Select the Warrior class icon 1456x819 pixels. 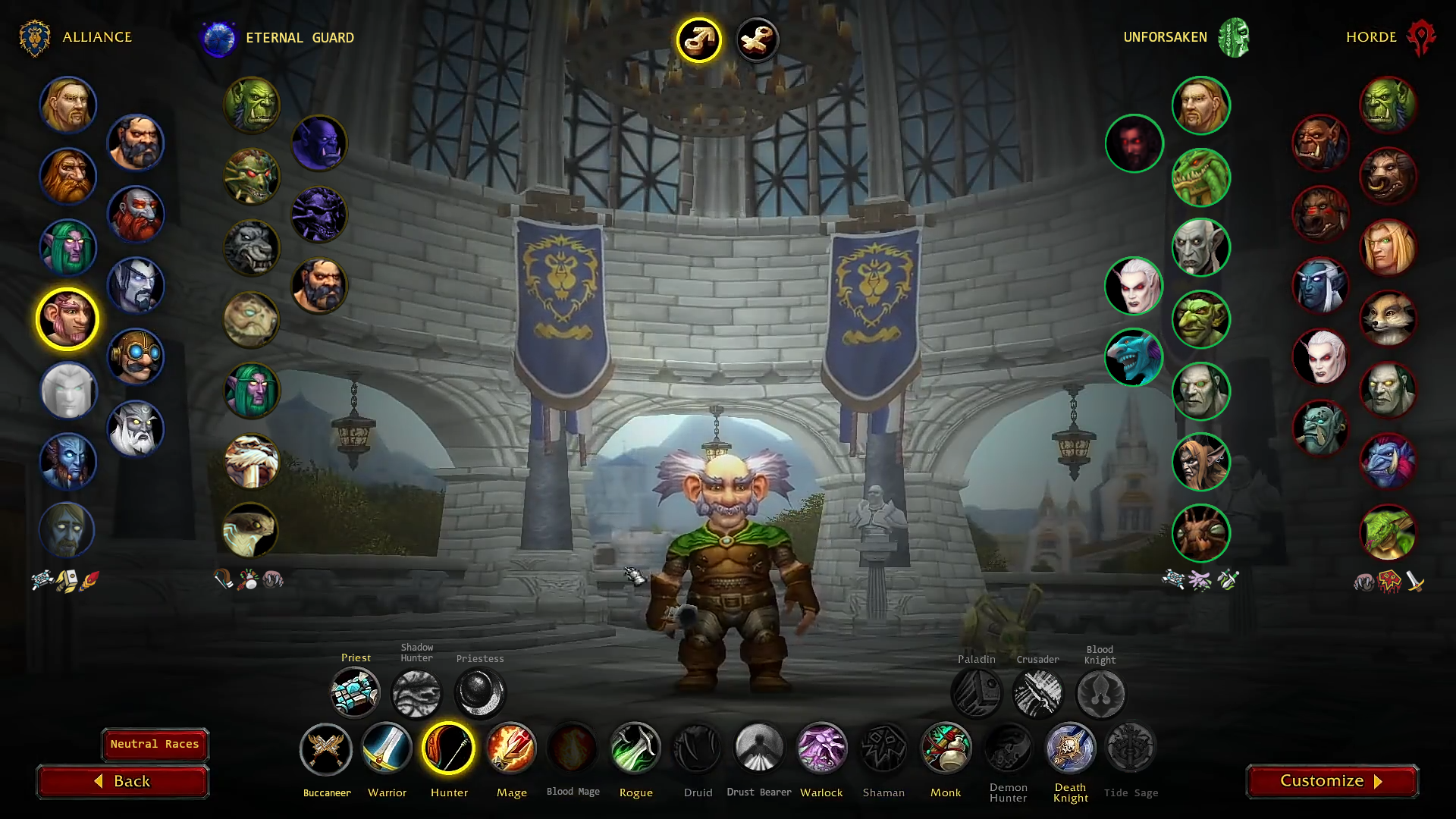pos(387,748)
